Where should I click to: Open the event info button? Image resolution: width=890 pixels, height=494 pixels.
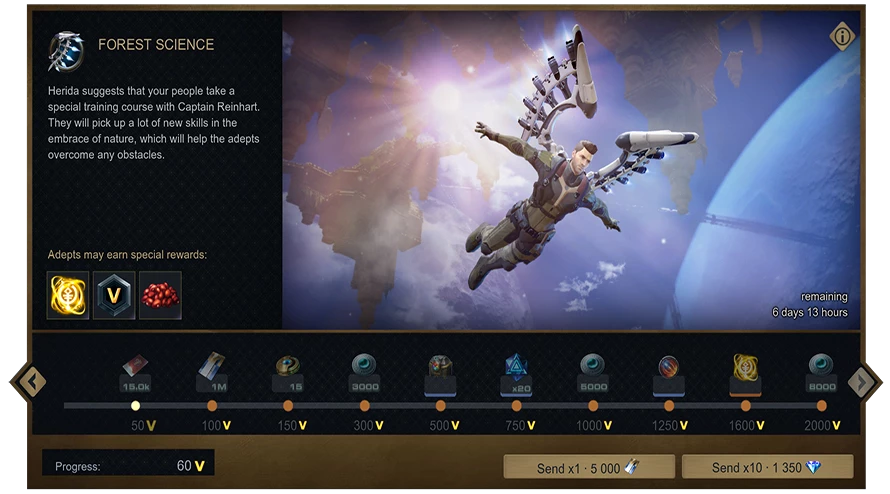click(843, 37)
